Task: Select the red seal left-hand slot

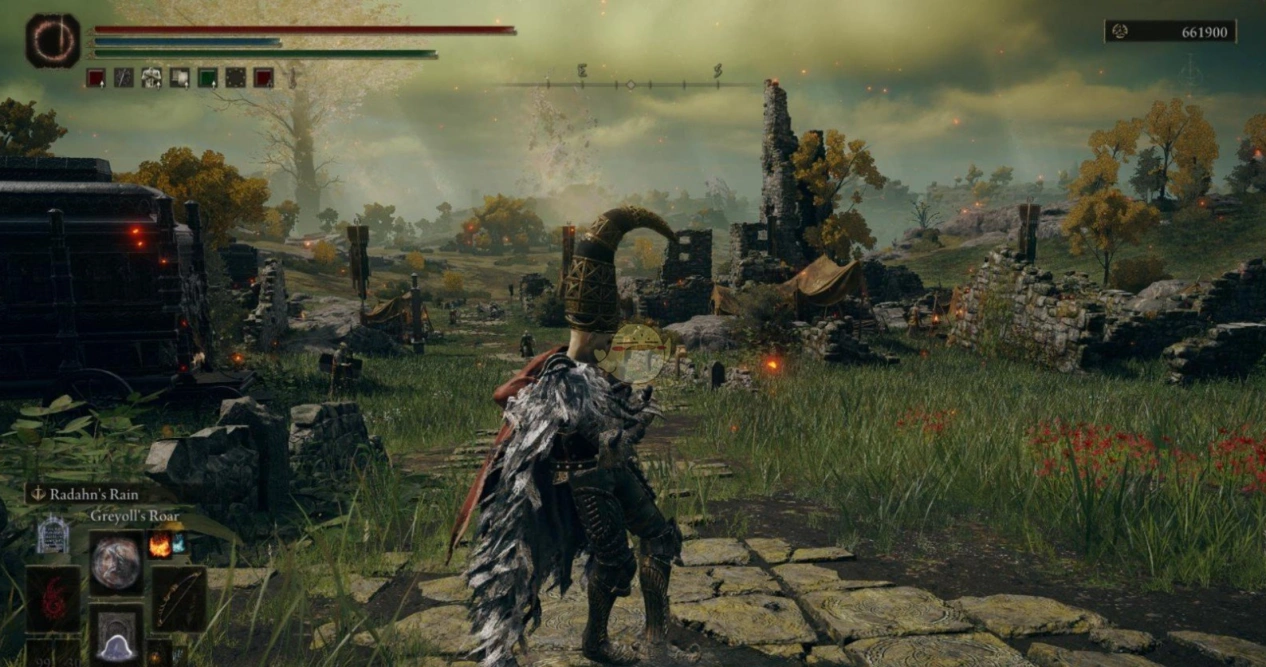Action: tap(53, 598)
